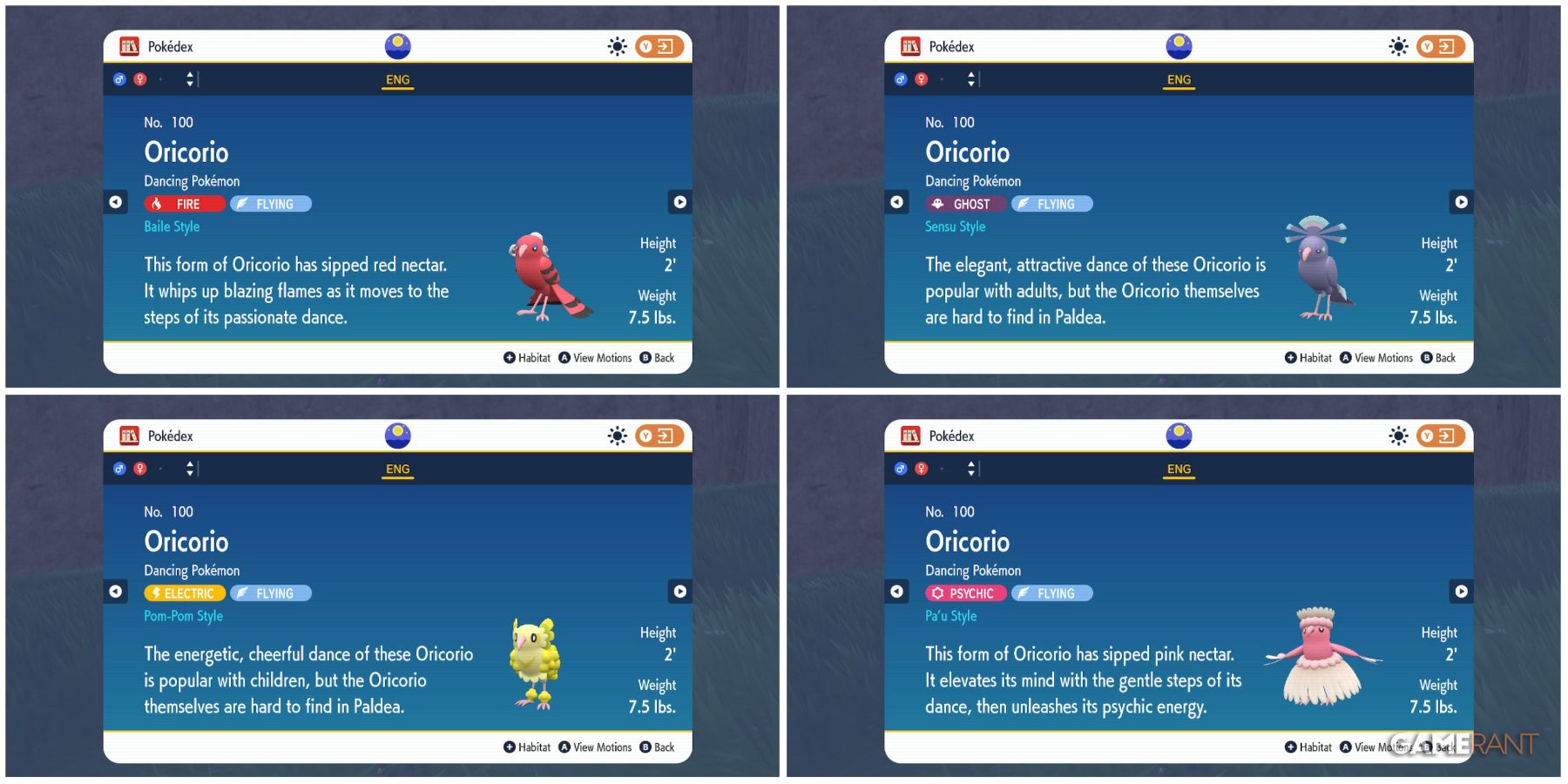Select ENG tab on Sensu Style screen
This screenshot has width=1568, height=784.
tap(1179, 79)
